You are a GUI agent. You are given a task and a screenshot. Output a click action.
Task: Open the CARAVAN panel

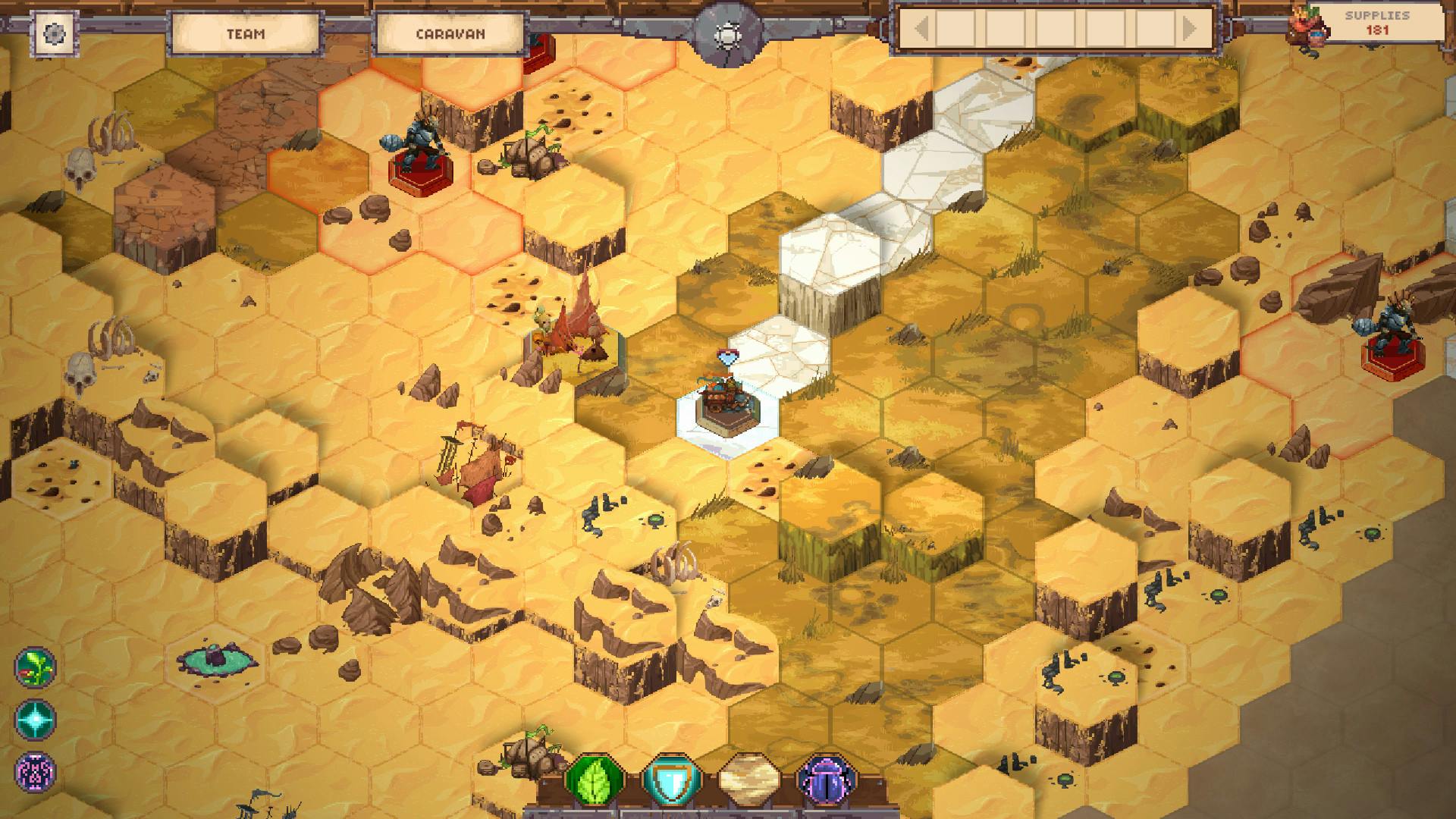tap(450, 33)
